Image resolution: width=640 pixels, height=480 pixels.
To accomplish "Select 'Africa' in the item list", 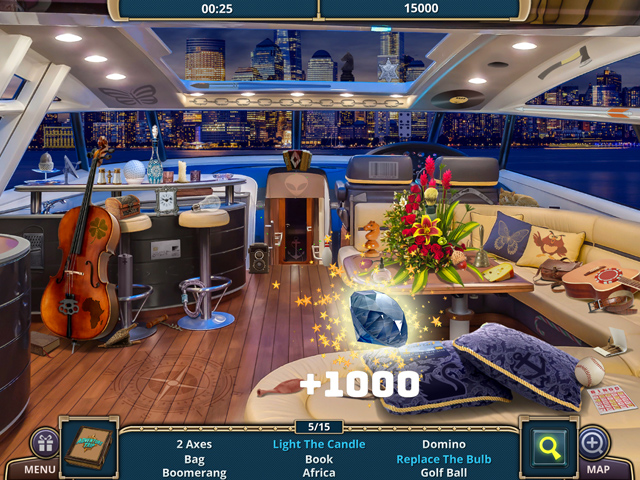I will (x=319, y=473).
